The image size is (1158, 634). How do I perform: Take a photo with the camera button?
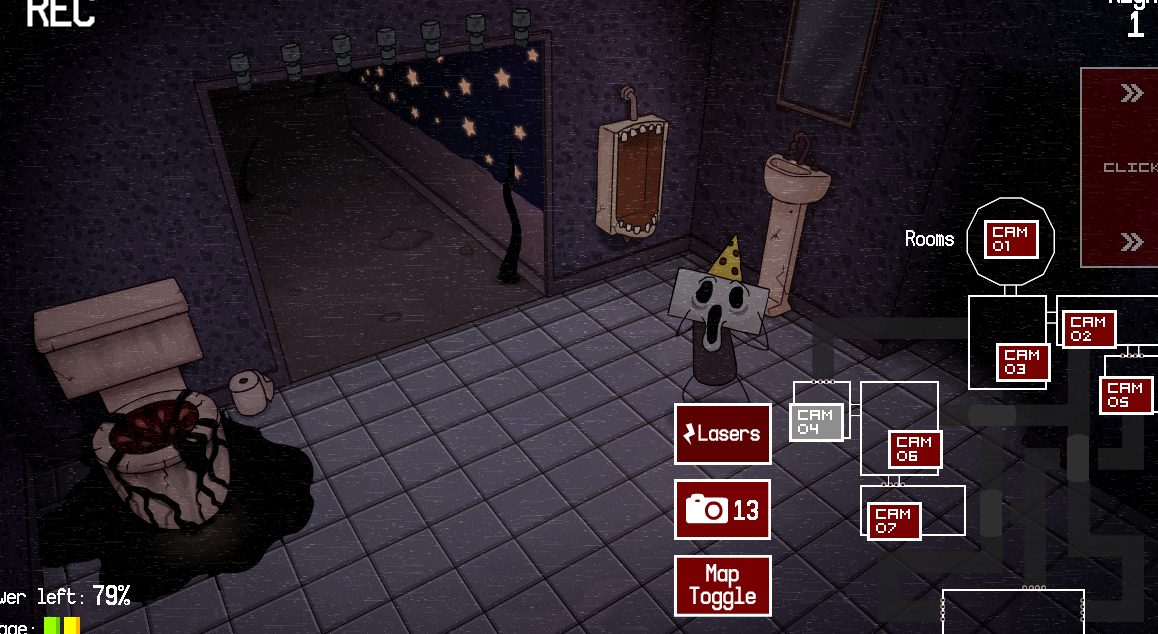(x=722, y=510)
